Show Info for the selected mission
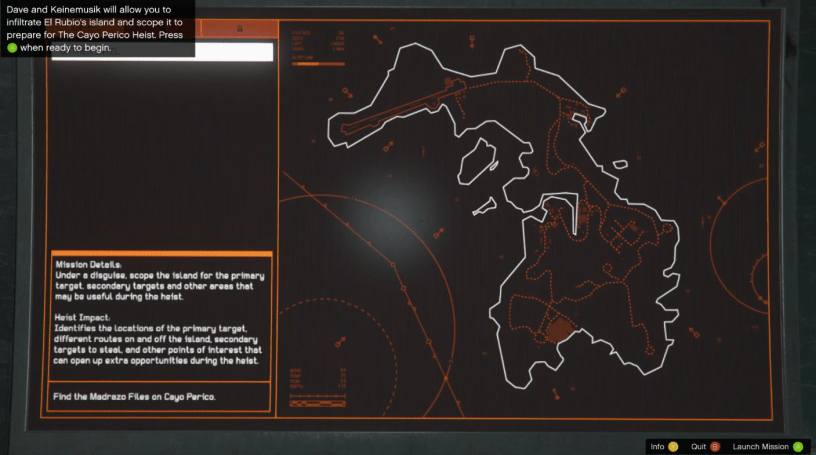The height and width of the screenshot is (455, 816). pos(663,447)
